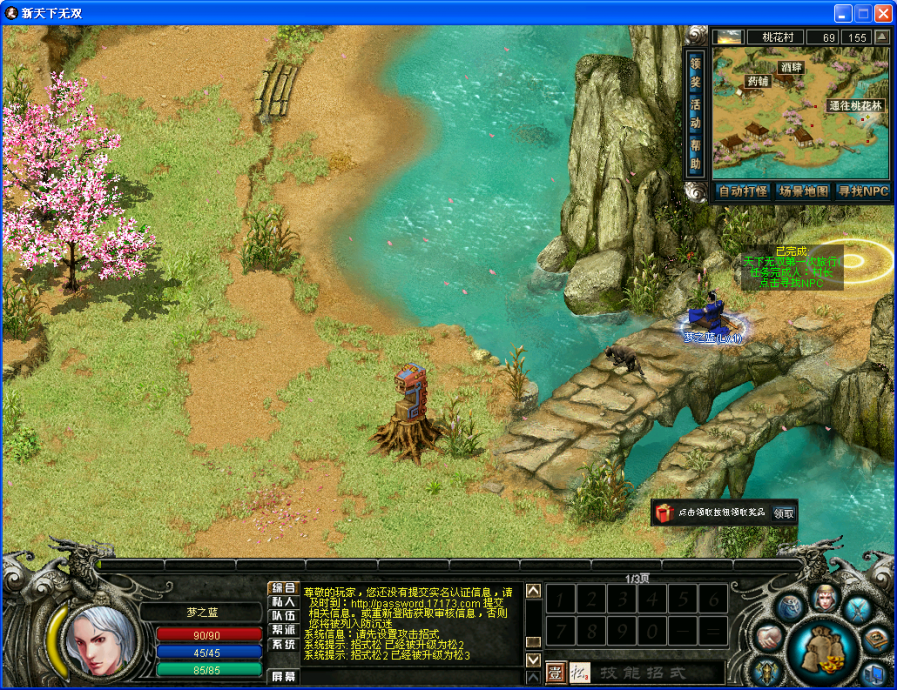Open the 领奖 rewards button
Screen dimensions: 897x690
click(696, 70)
